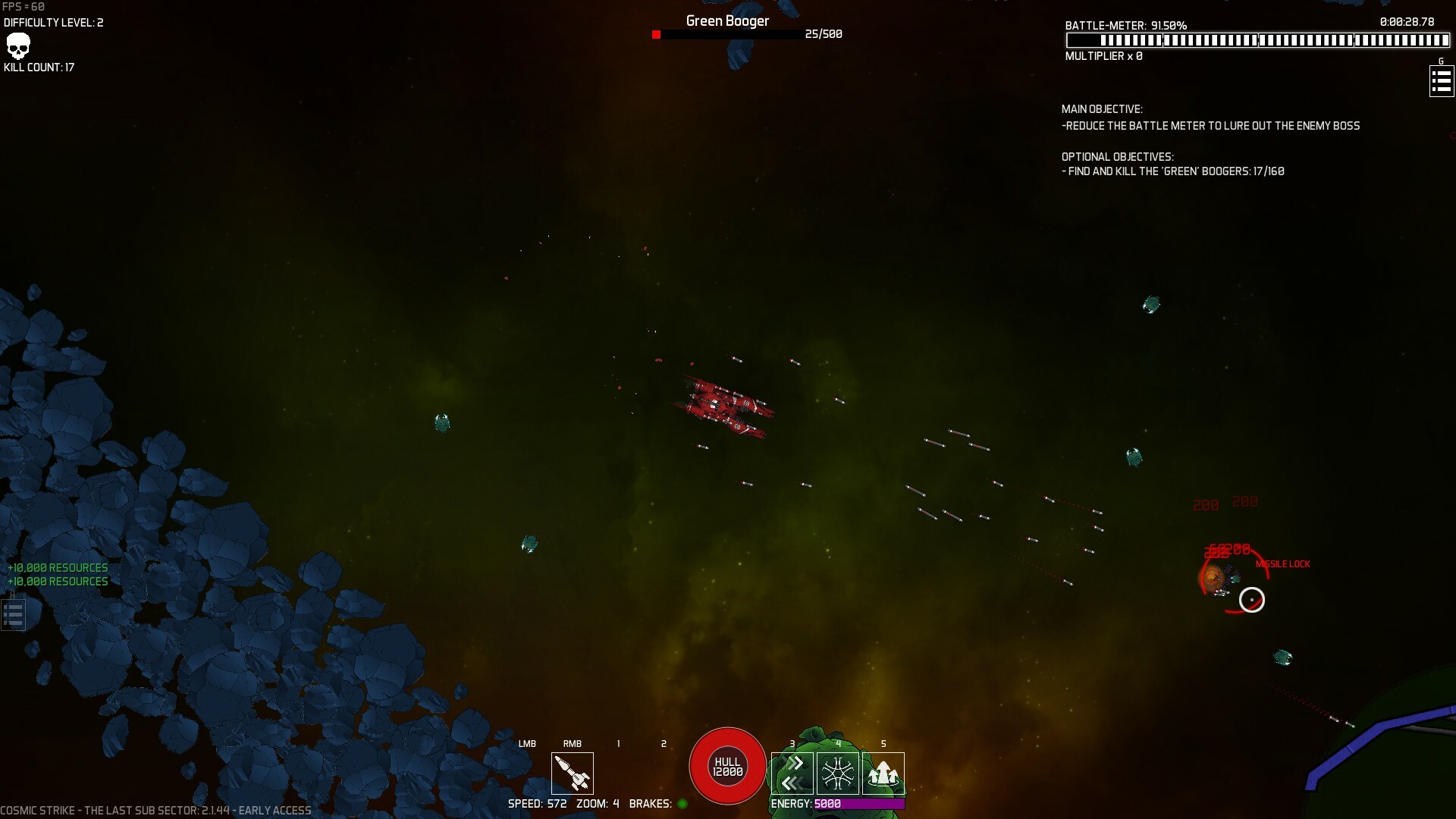Image resolution: width=1456 pixels, height=819 pixels.
Task: Click the 'FIND AND KILL' boogers objective line
Action: (x=1172, y=171)
